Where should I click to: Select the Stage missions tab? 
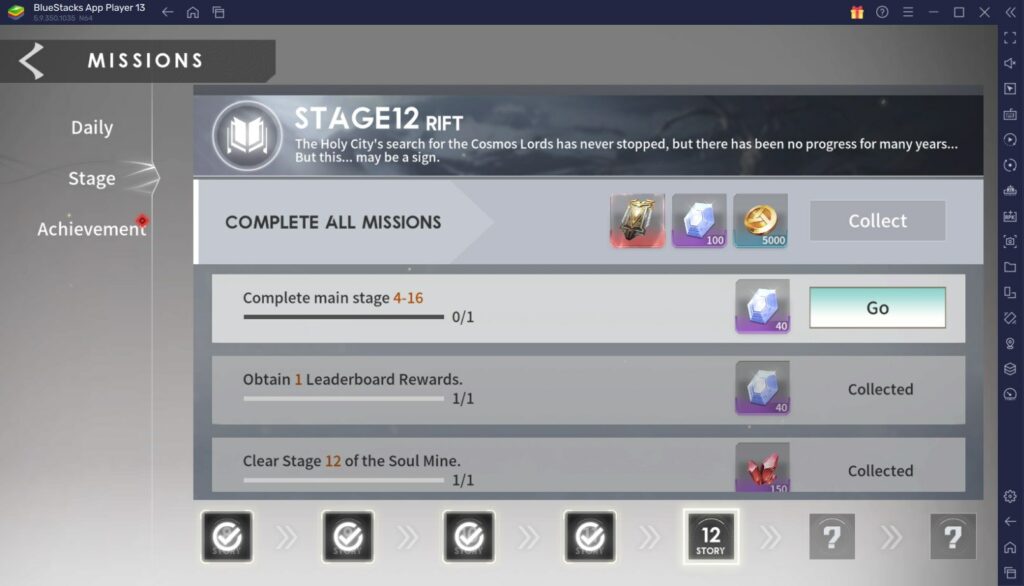92,179
